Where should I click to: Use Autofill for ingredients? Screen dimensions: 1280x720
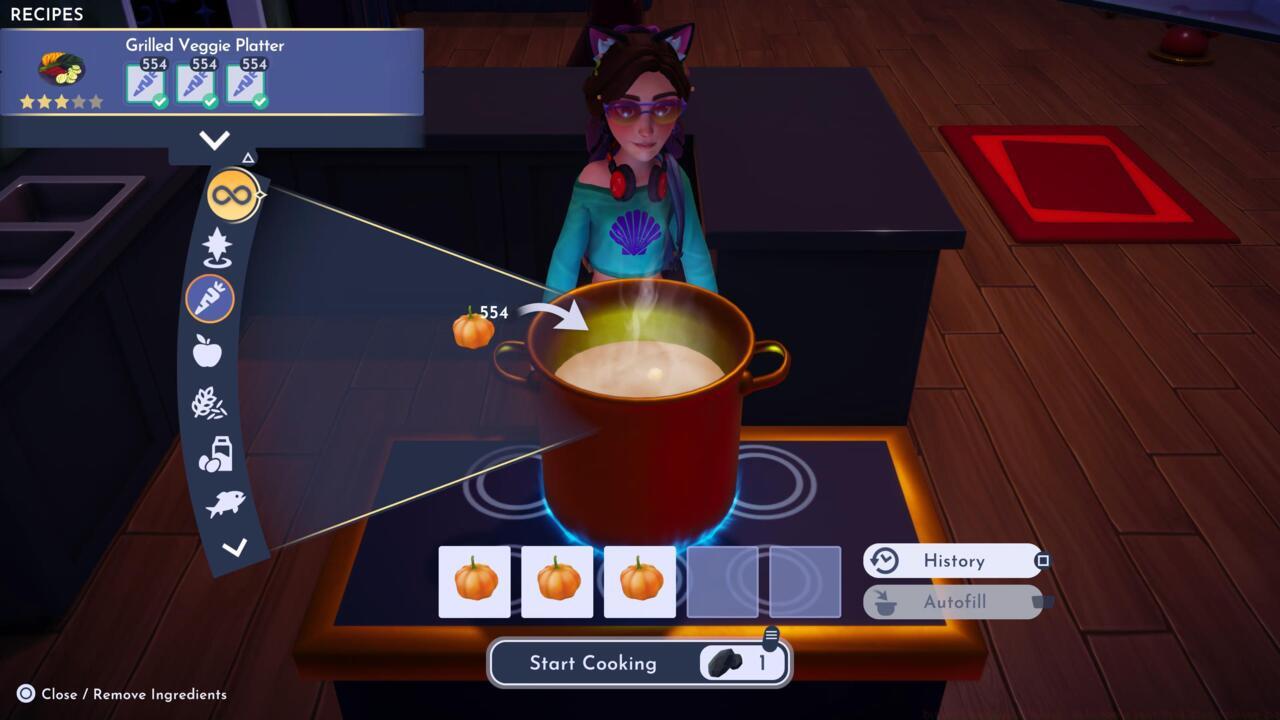(x=952, y=602)
